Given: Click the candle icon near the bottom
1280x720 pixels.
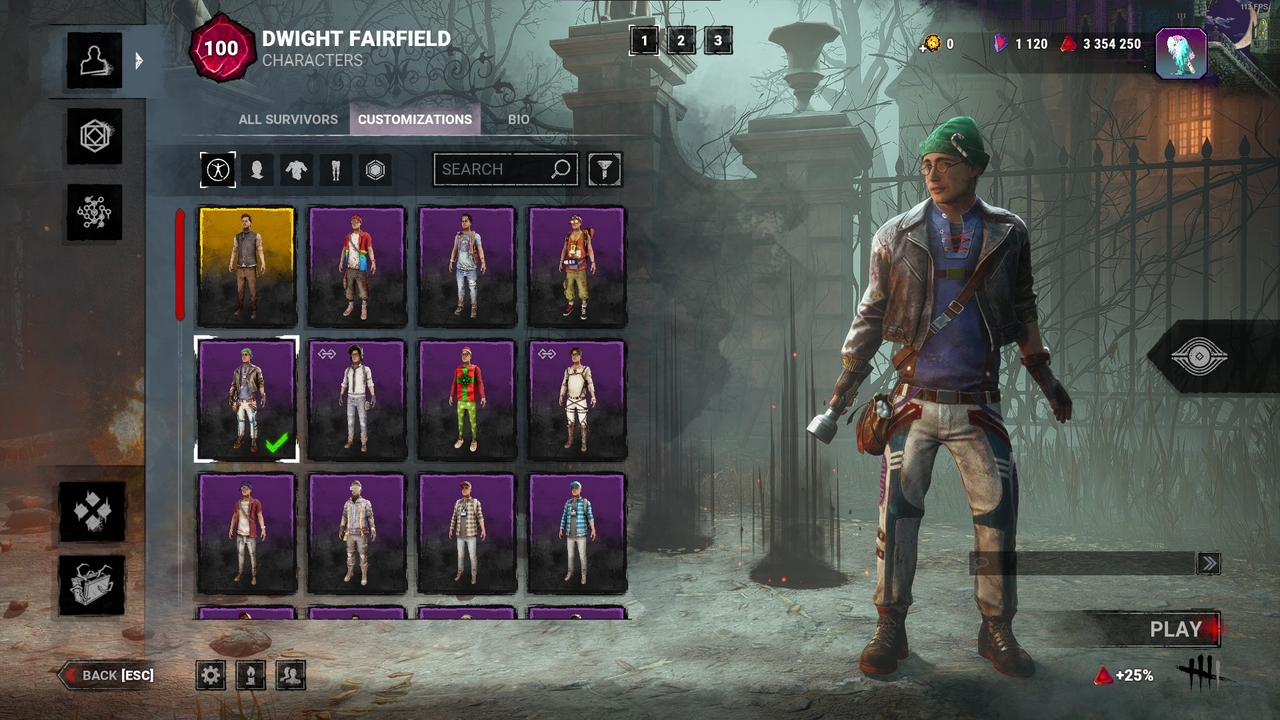Looking at the screenshot, I should [250, 675].
